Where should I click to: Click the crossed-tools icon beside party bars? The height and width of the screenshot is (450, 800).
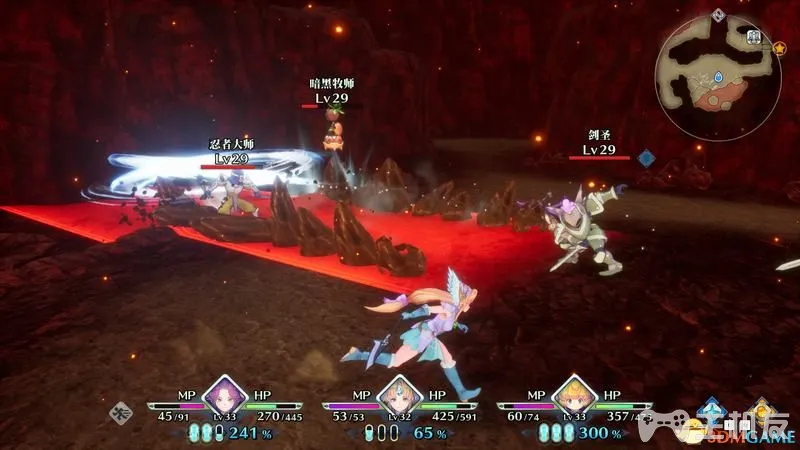pos(122,410)
